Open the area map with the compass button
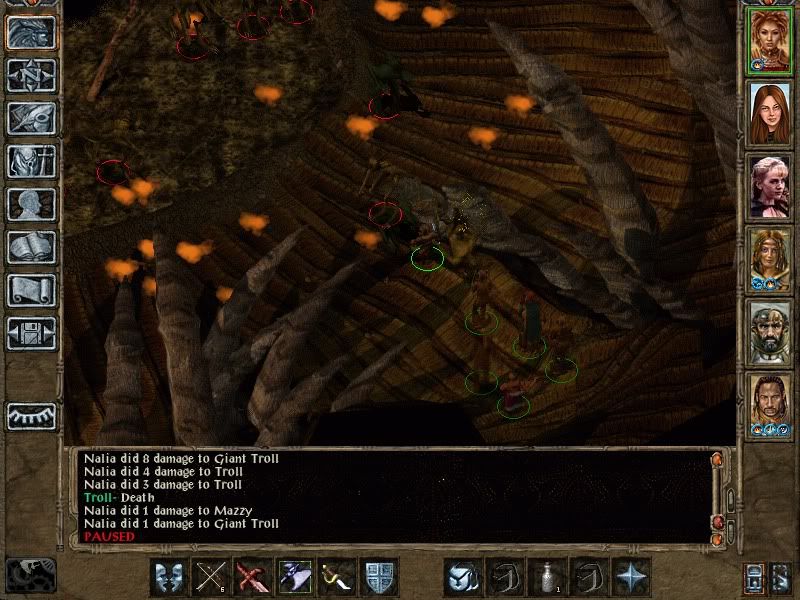Viewport: 800px width, 600px height. [31, 75]
